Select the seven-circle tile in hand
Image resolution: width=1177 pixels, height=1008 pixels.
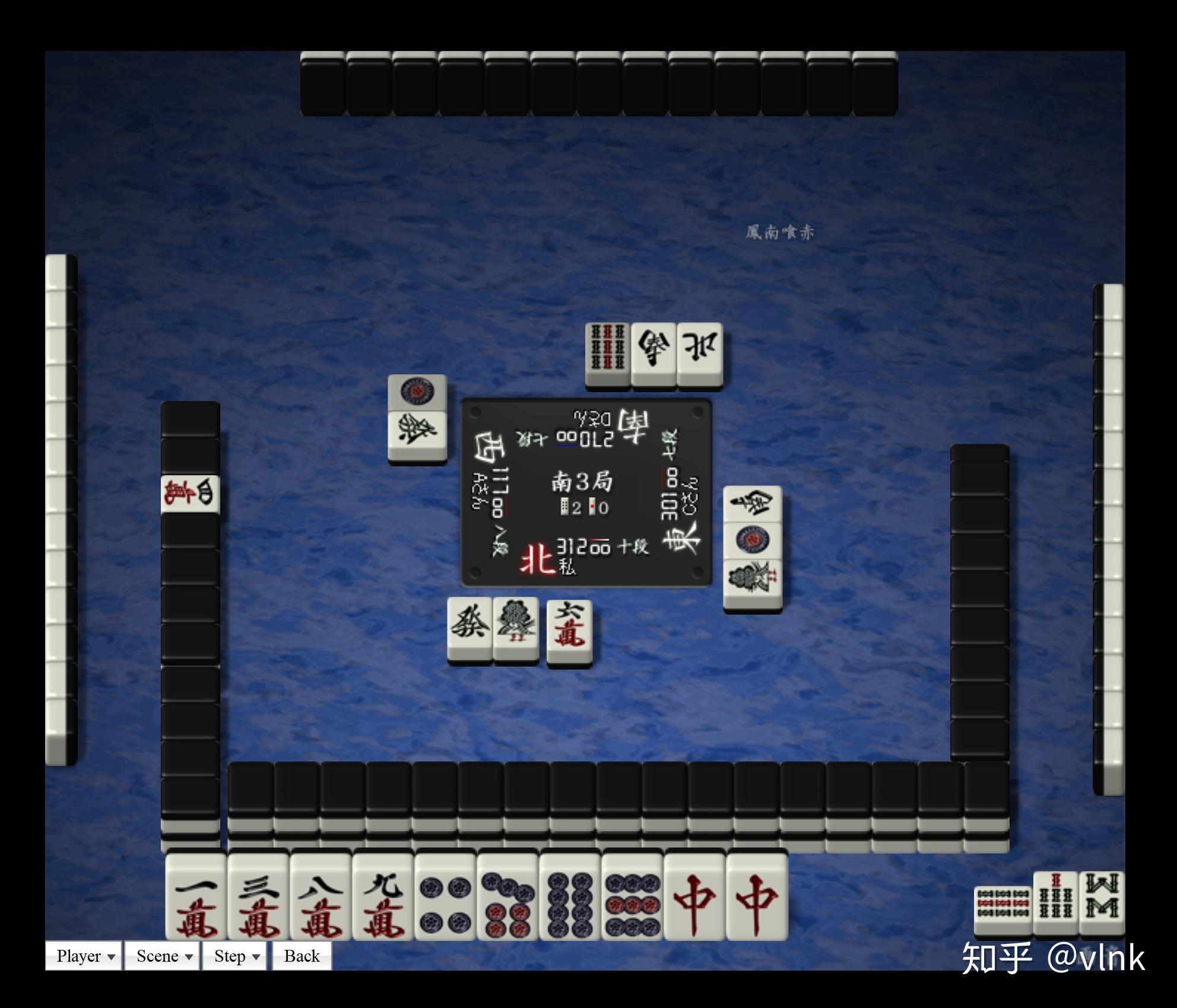coord(507,897)
